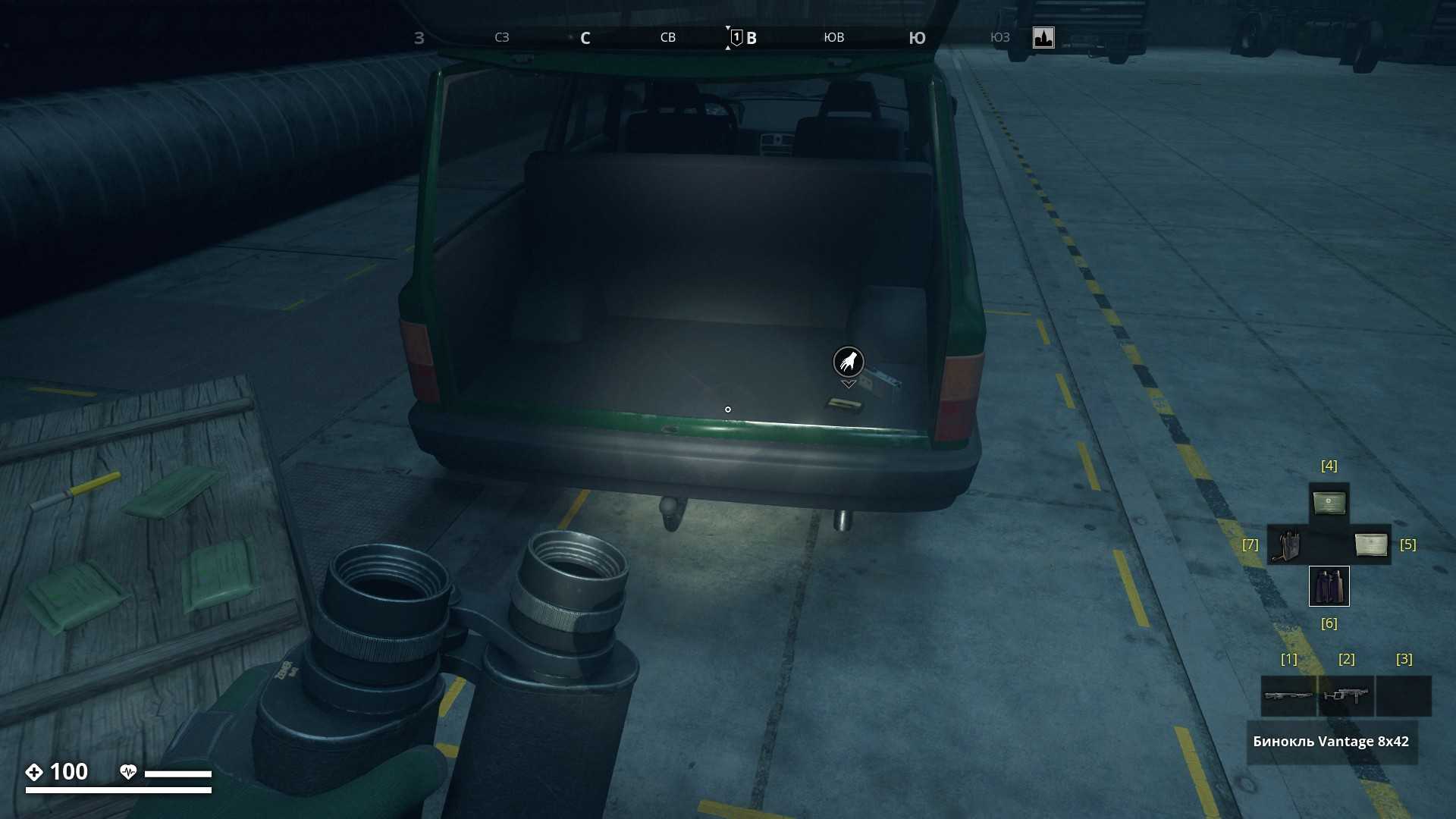
Task: Select the pouch item in slot 7
Action: 1287,544
